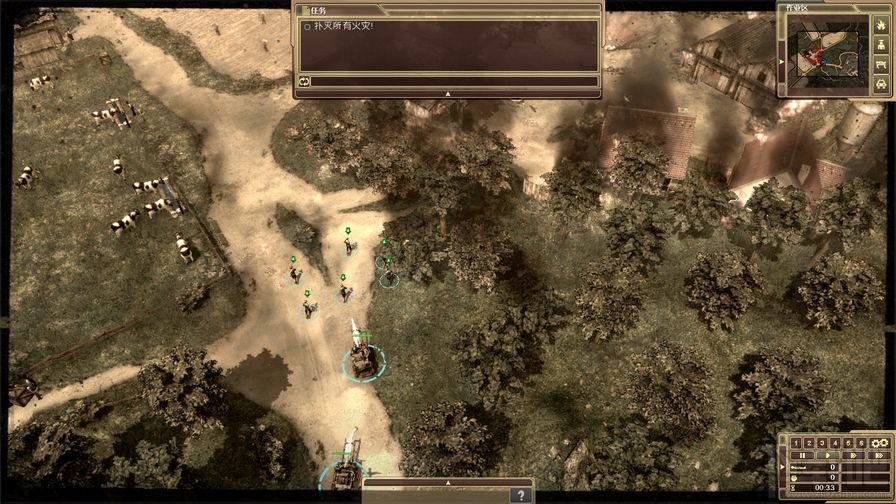Set game speed to fast forward
Screen dimensions: 896x504
(x=853, y=456)
